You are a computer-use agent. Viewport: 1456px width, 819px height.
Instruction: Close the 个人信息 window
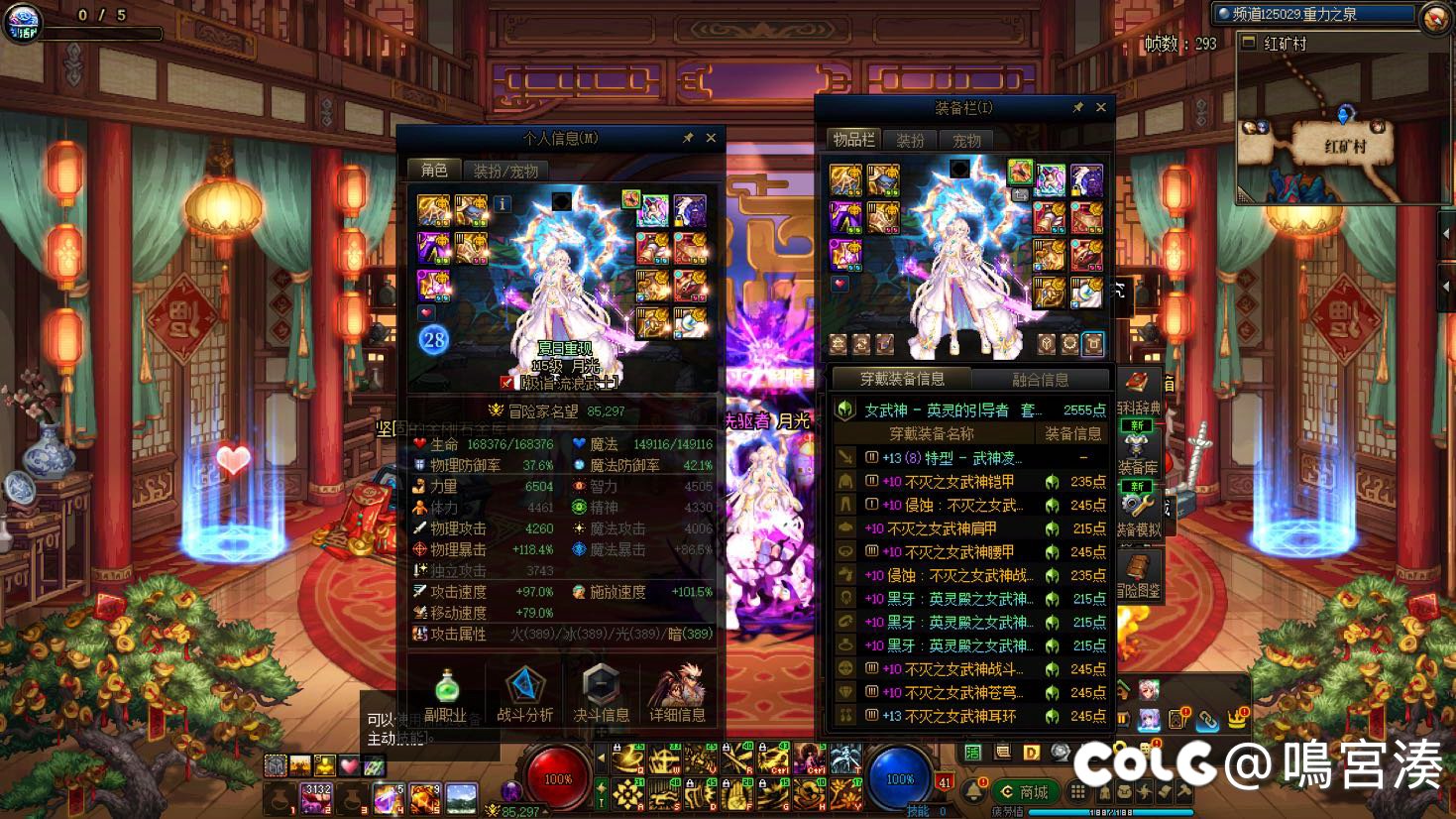711,138
